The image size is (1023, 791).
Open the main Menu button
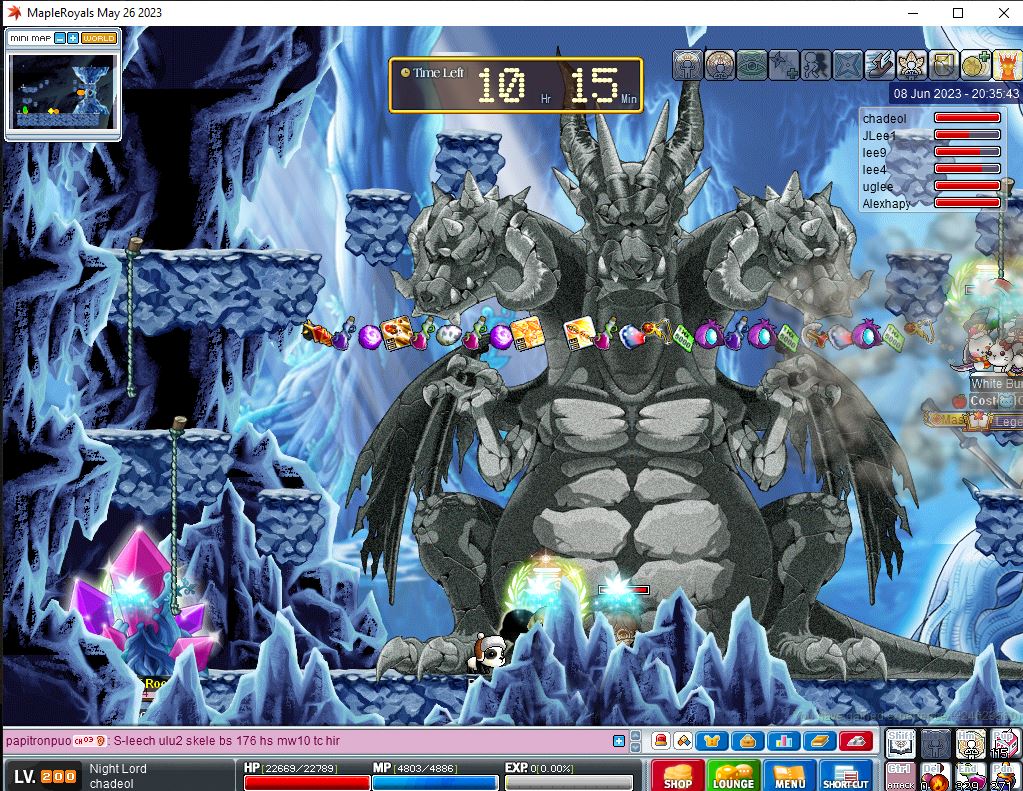789,775
